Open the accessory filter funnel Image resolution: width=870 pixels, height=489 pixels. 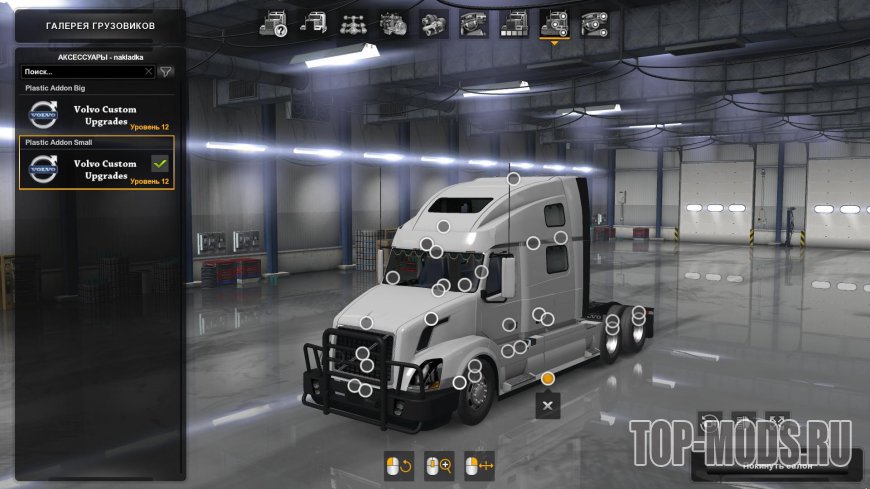tap(166, 72)
